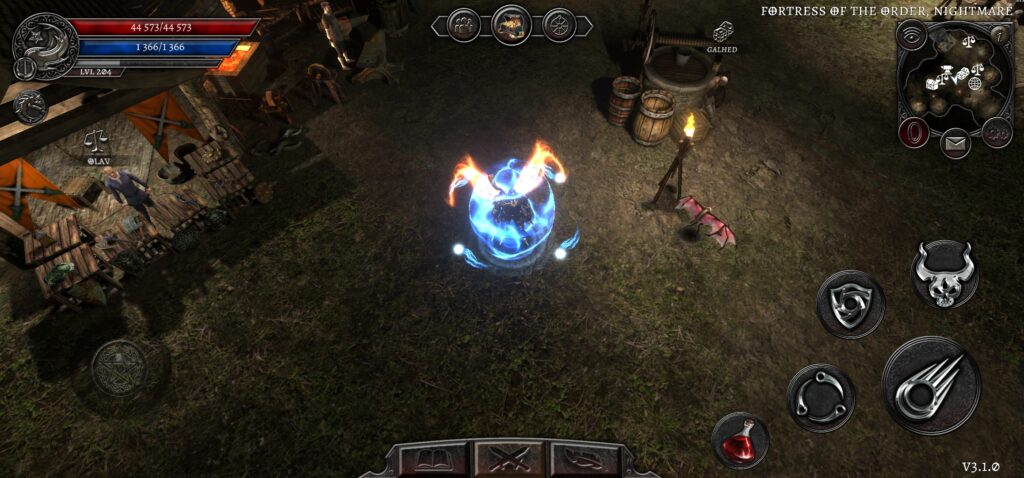Activate the horned skull ability
Viewport: 1024px width, 478px height.
click(x=945, y=273)
